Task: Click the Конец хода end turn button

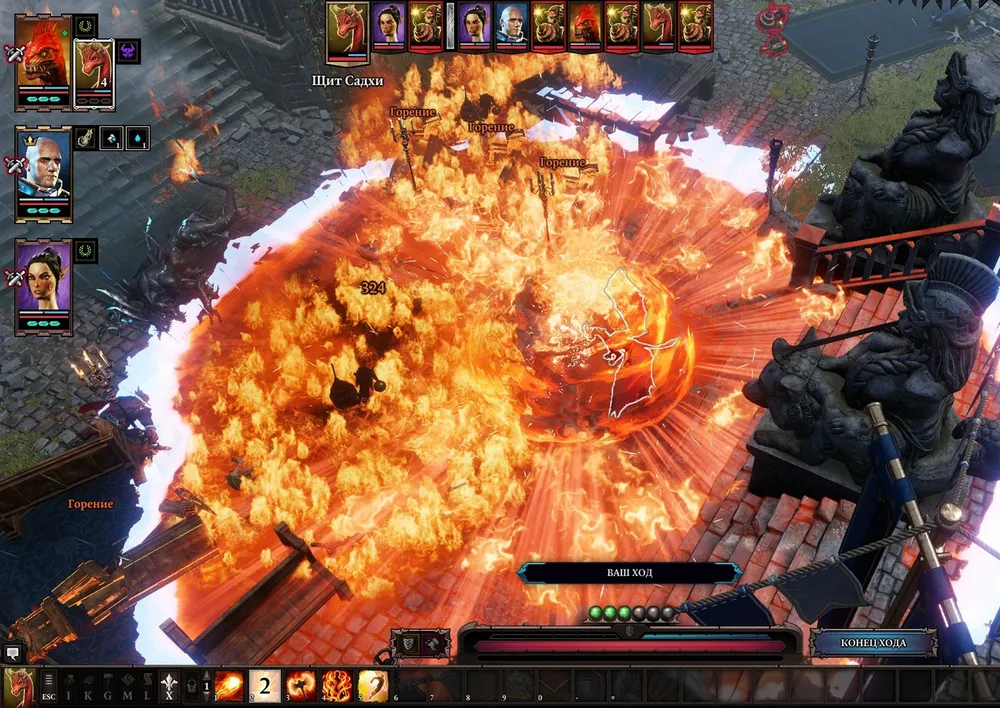Action: 873,642
